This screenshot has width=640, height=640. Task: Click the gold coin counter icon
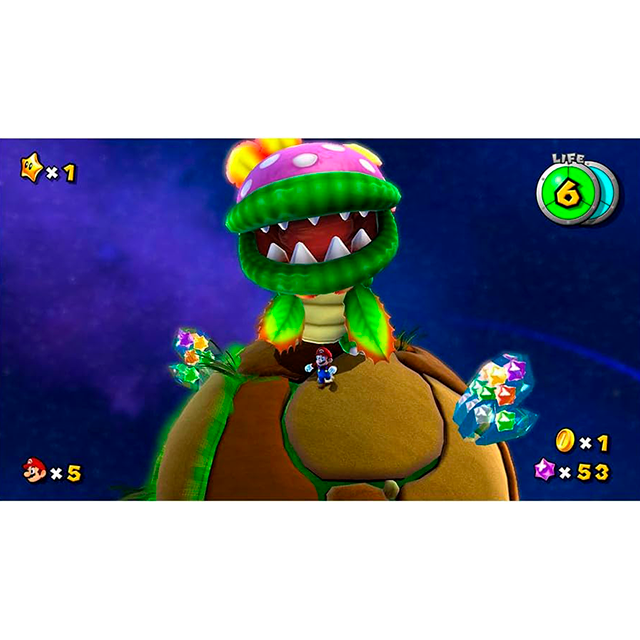566,441
